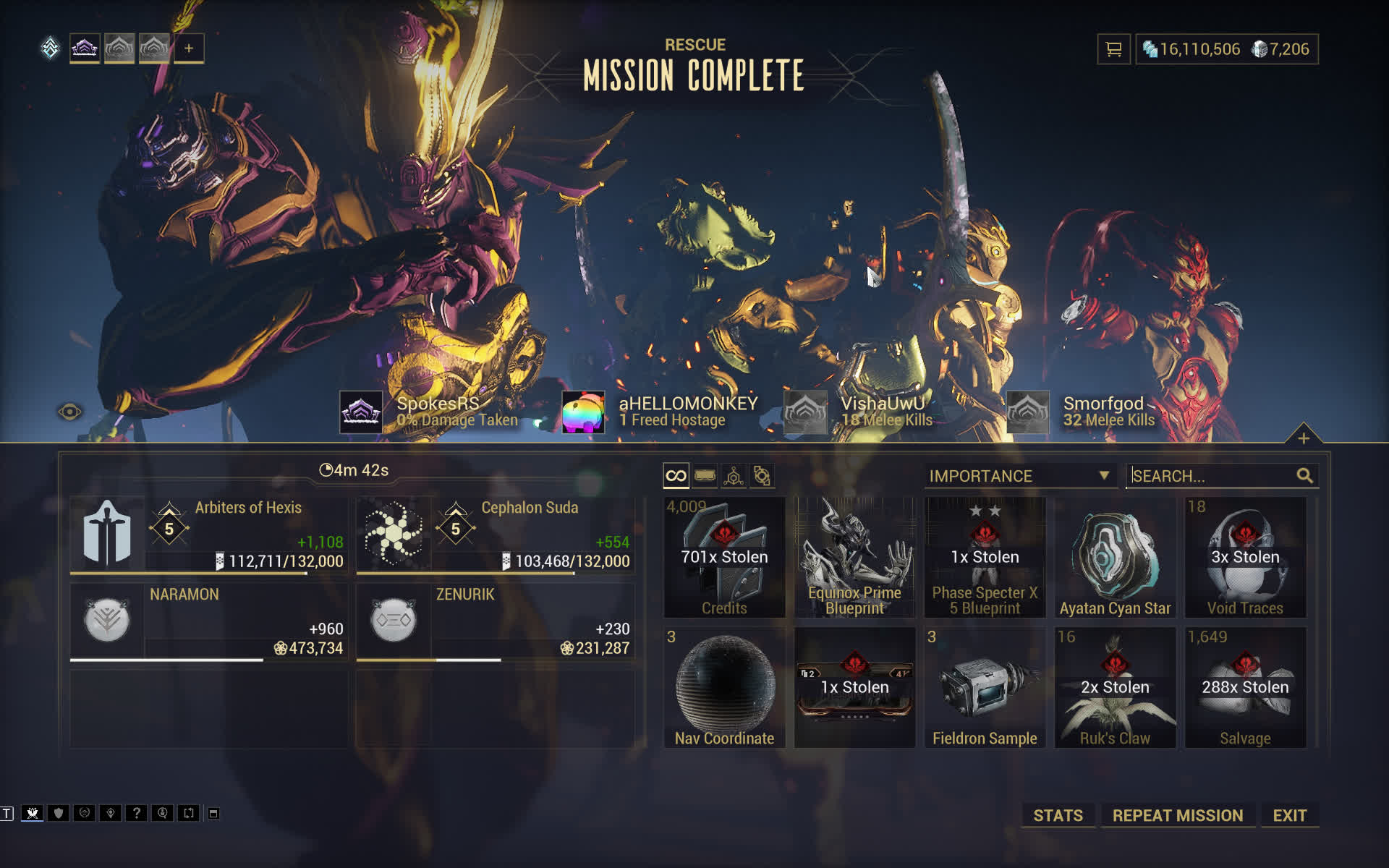This screenshot has height=868, width=1389.
Task: Show all rewards with infinity filter
Action: 676,476
